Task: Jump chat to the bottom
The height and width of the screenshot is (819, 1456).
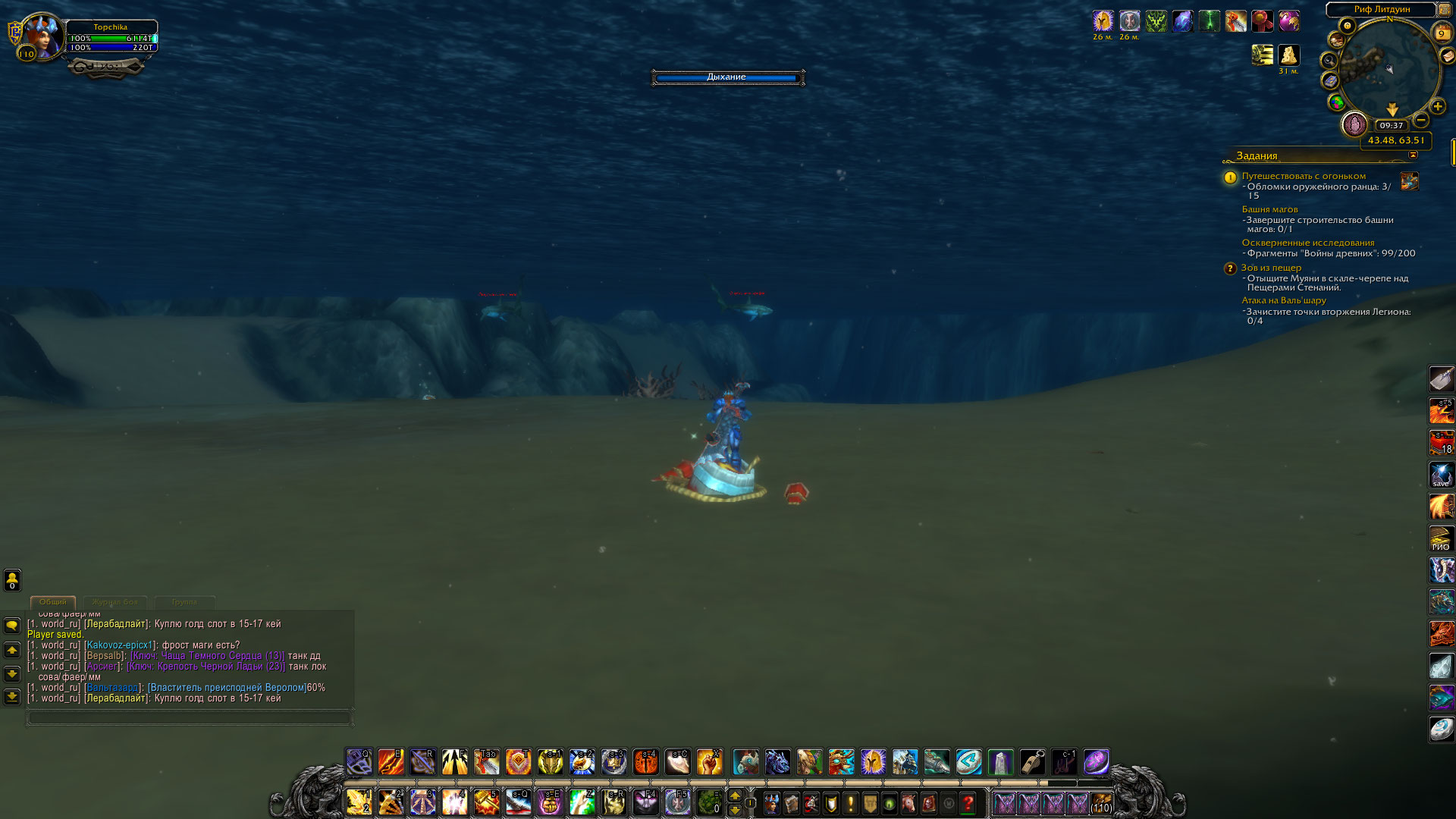Action: click(12, 696)
